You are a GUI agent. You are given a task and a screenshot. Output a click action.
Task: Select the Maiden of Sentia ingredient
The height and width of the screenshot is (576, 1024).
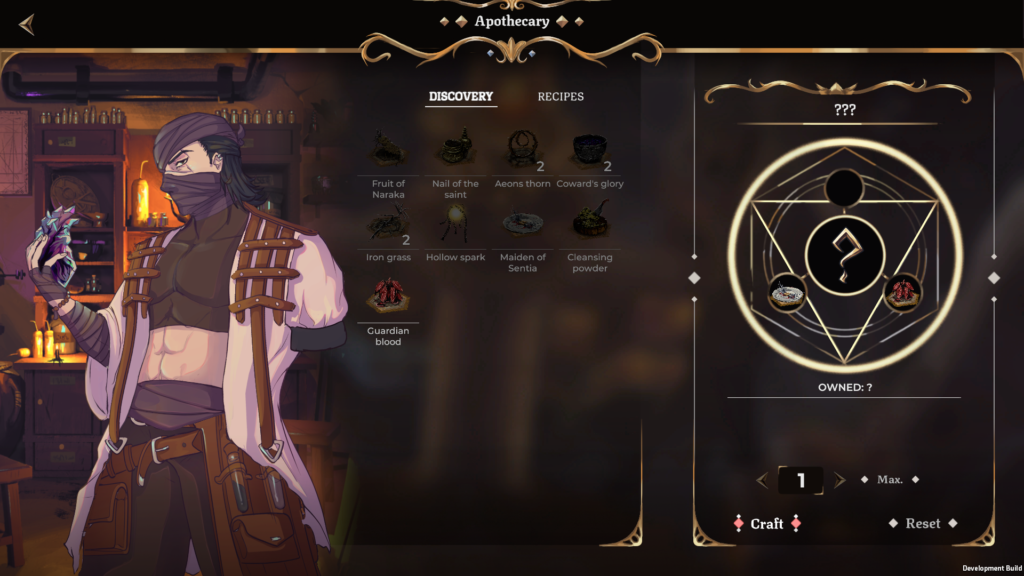tap(522, 224)
